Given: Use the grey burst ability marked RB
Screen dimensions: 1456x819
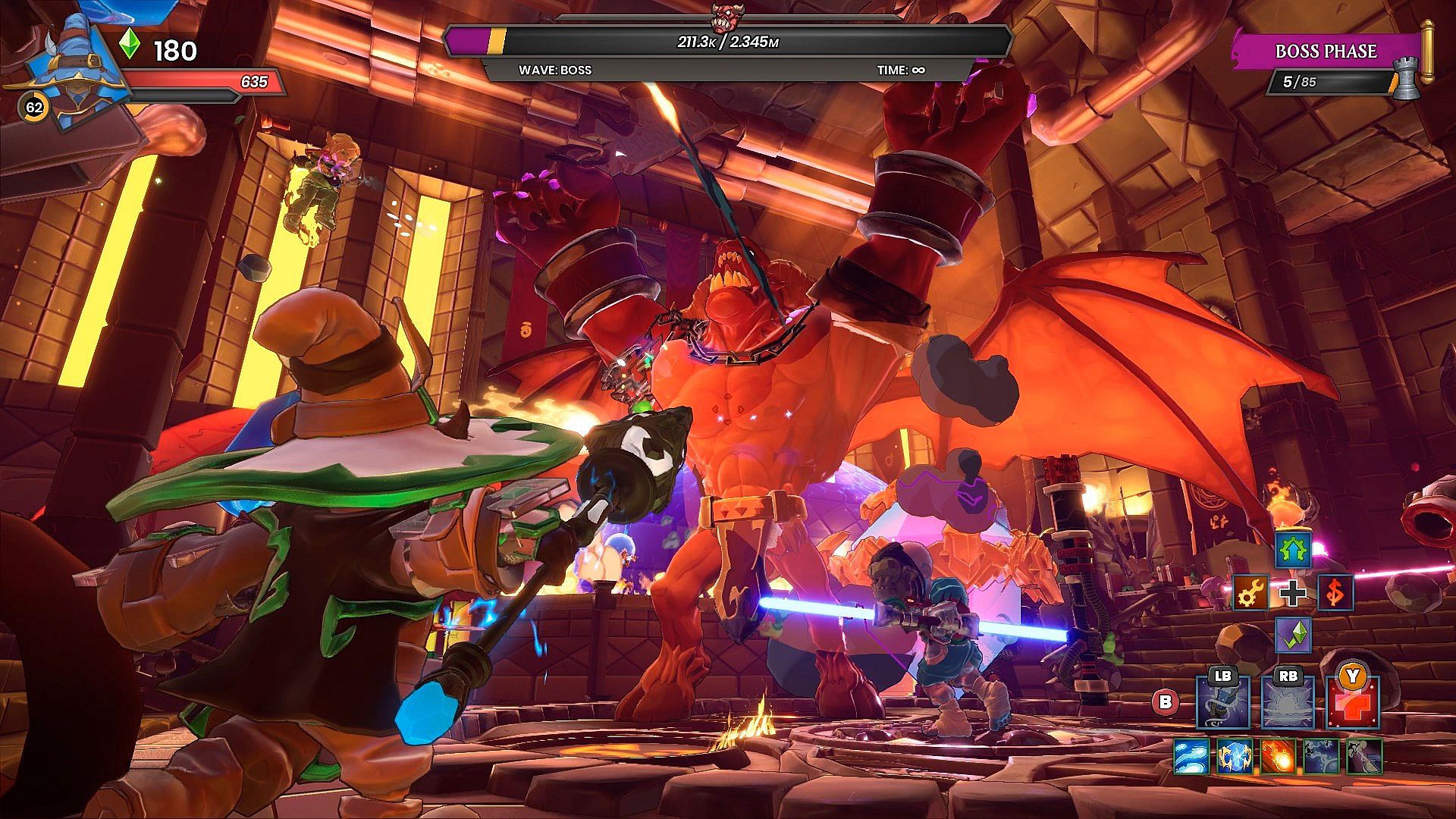Looking at the screenshot, I should 1288,703.
